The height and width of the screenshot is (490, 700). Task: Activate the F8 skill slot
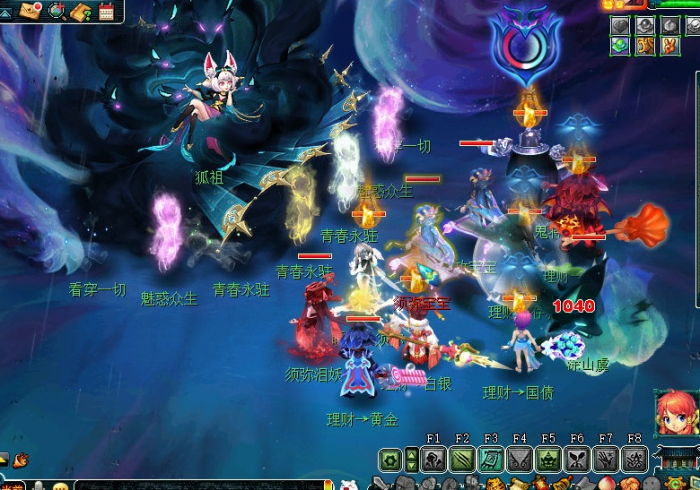coord(634,460)
